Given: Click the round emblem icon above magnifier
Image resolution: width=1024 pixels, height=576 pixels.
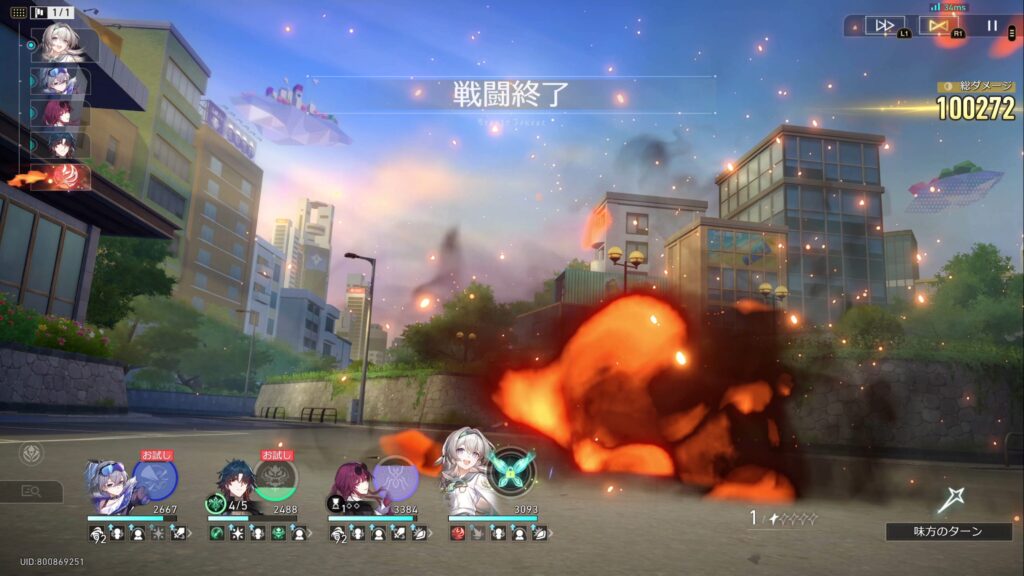Looking at the screenshot, I should (31, 454).
